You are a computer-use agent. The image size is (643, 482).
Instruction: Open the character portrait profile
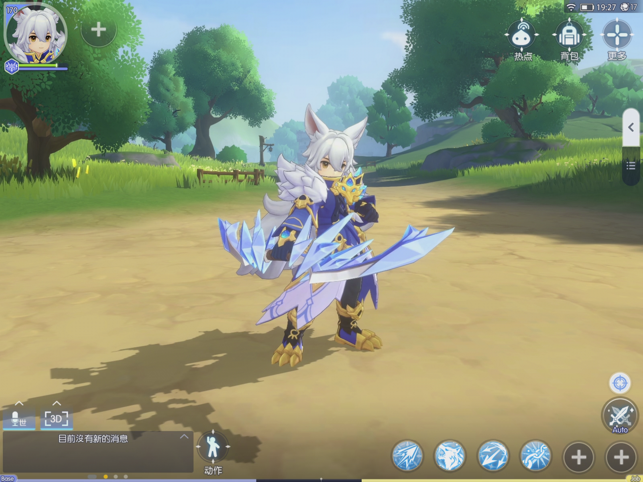36,32
